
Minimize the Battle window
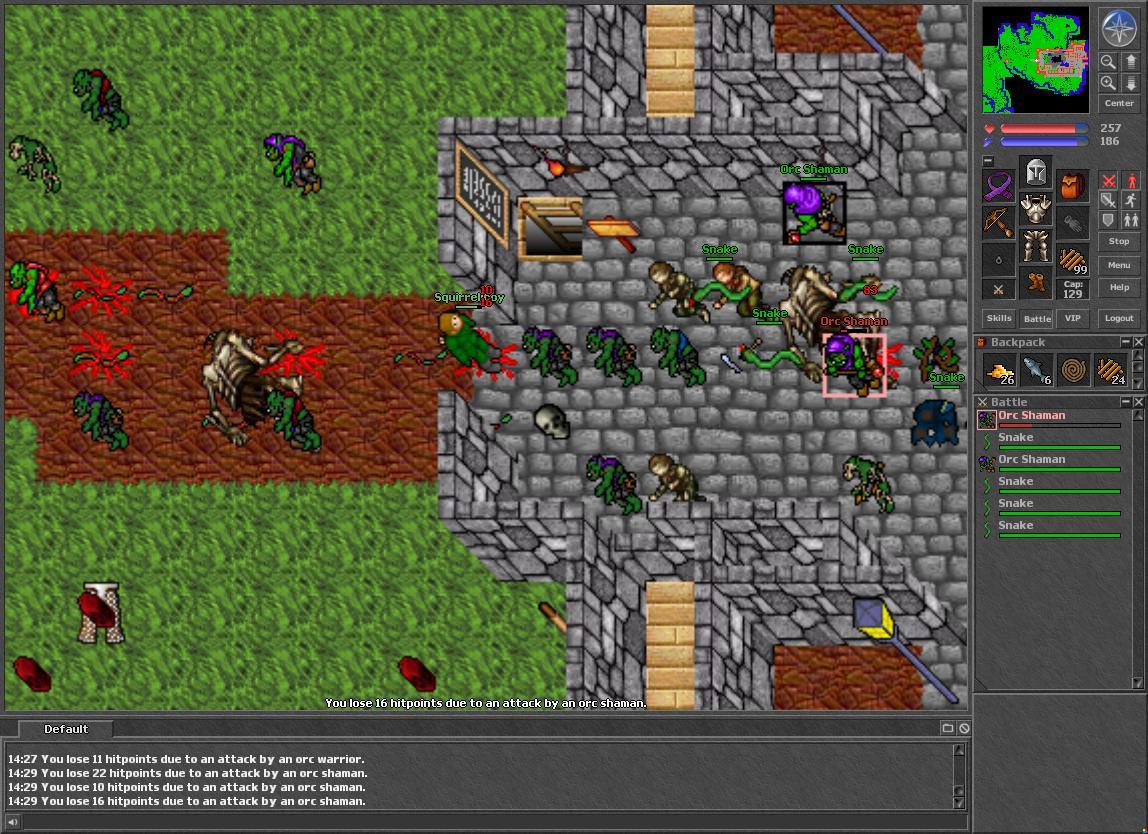(1125, 402)
